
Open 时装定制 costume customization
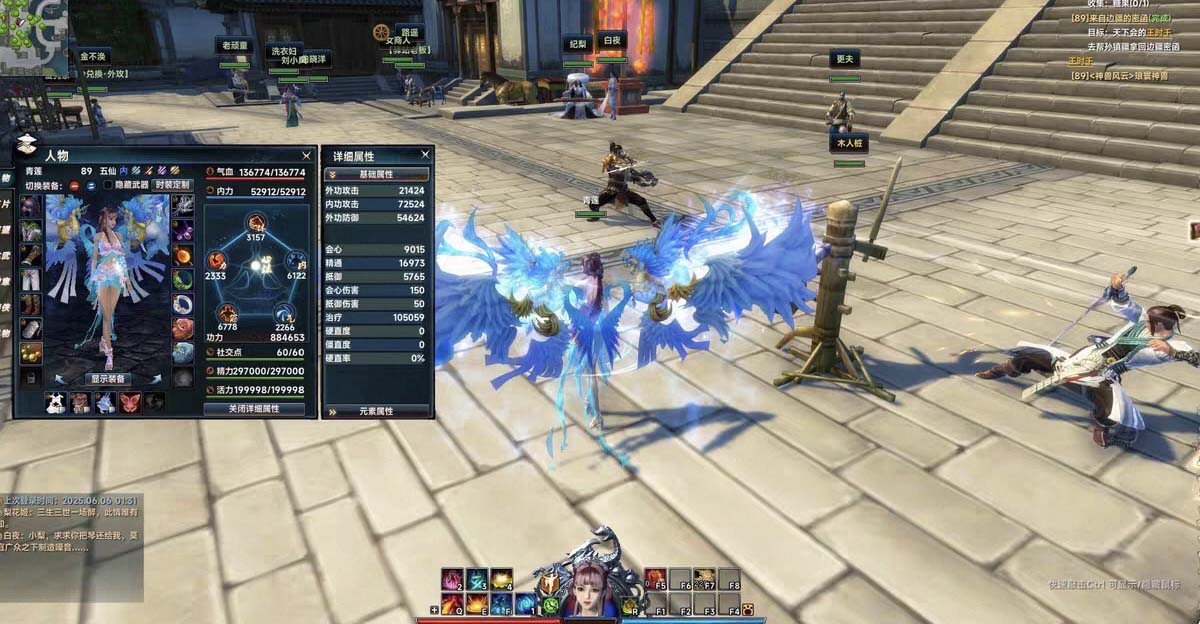coord(172,185)
